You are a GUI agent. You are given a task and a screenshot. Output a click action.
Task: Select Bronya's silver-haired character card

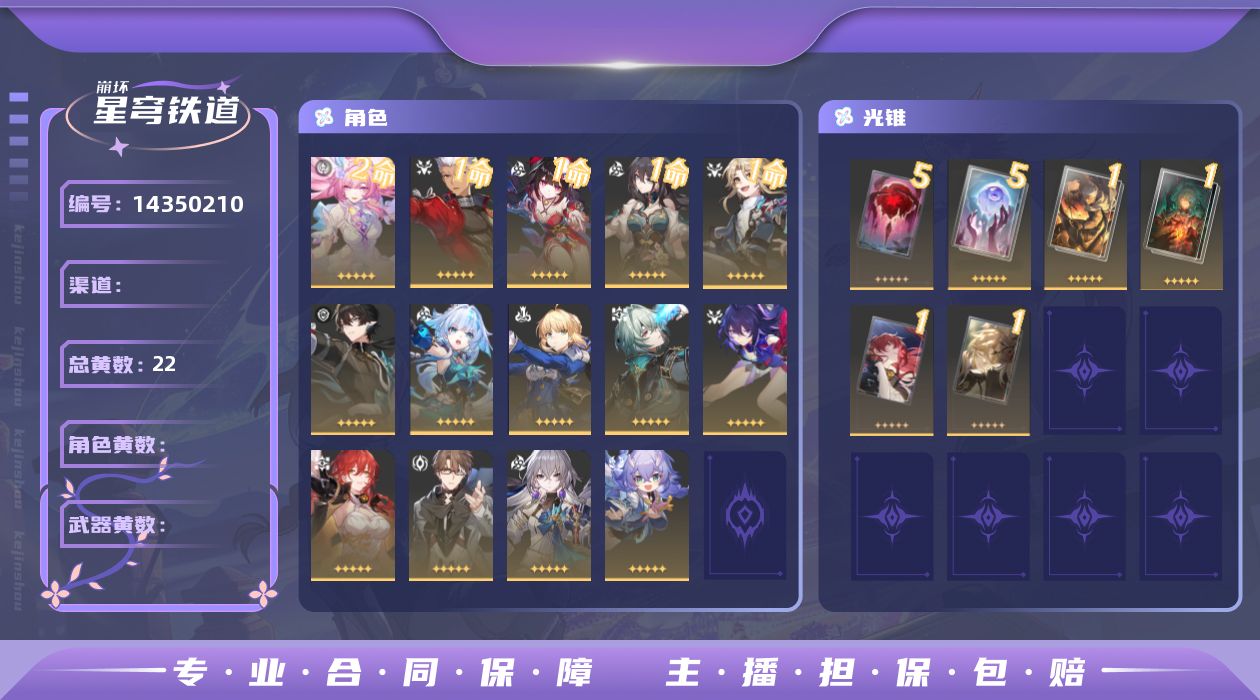tap(549, 515)
